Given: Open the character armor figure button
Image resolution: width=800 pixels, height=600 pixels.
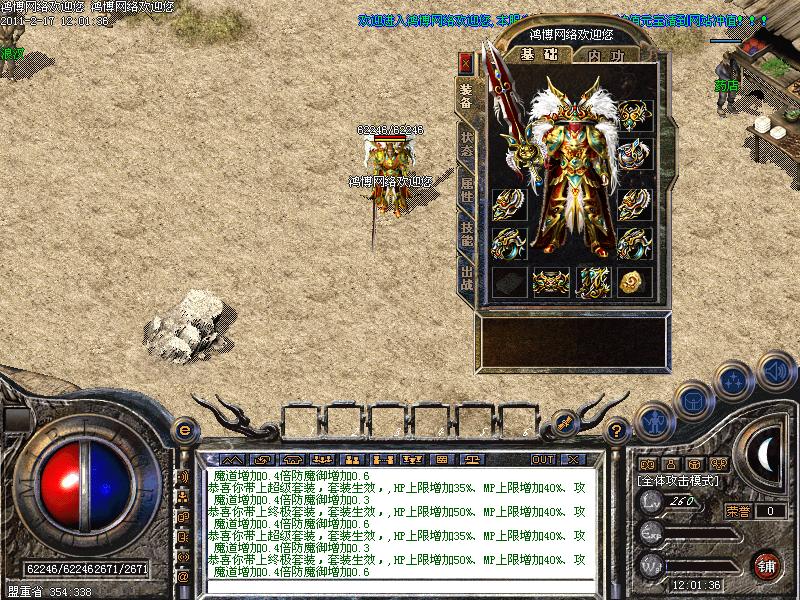Looking at the screenshot, I should 653,419.
